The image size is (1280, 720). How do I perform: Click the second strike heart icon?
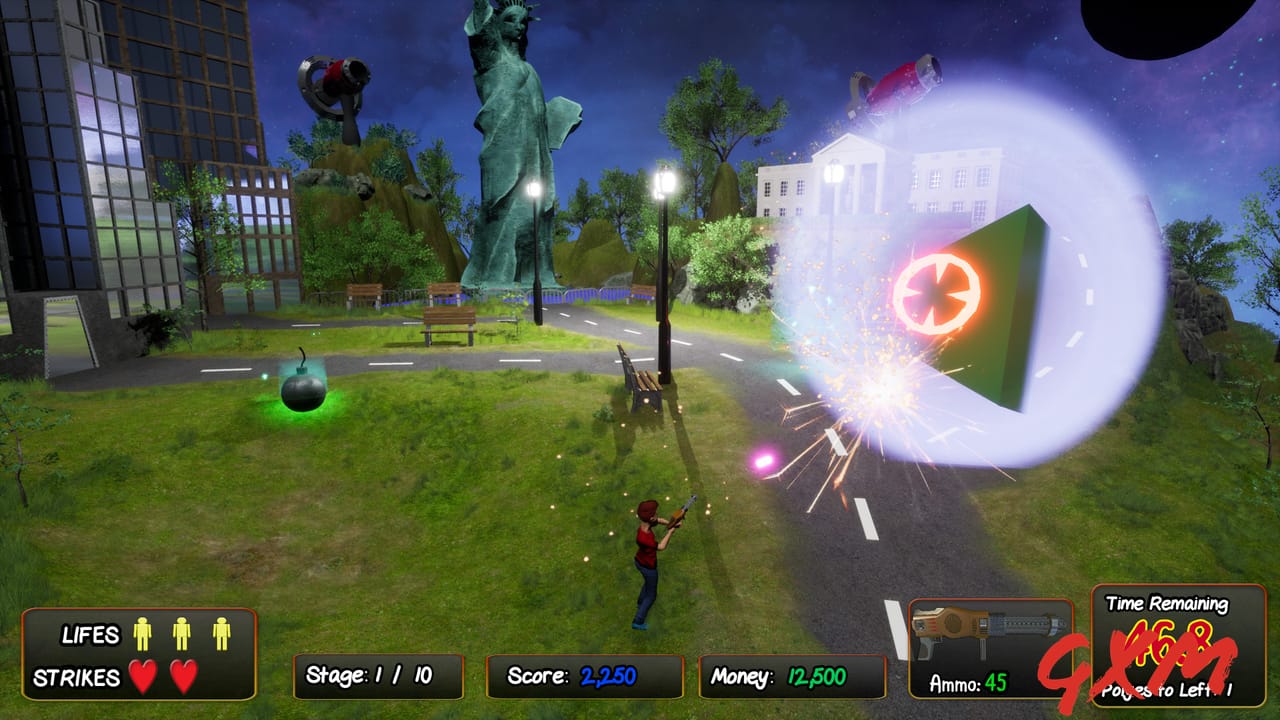pos(185,675)
